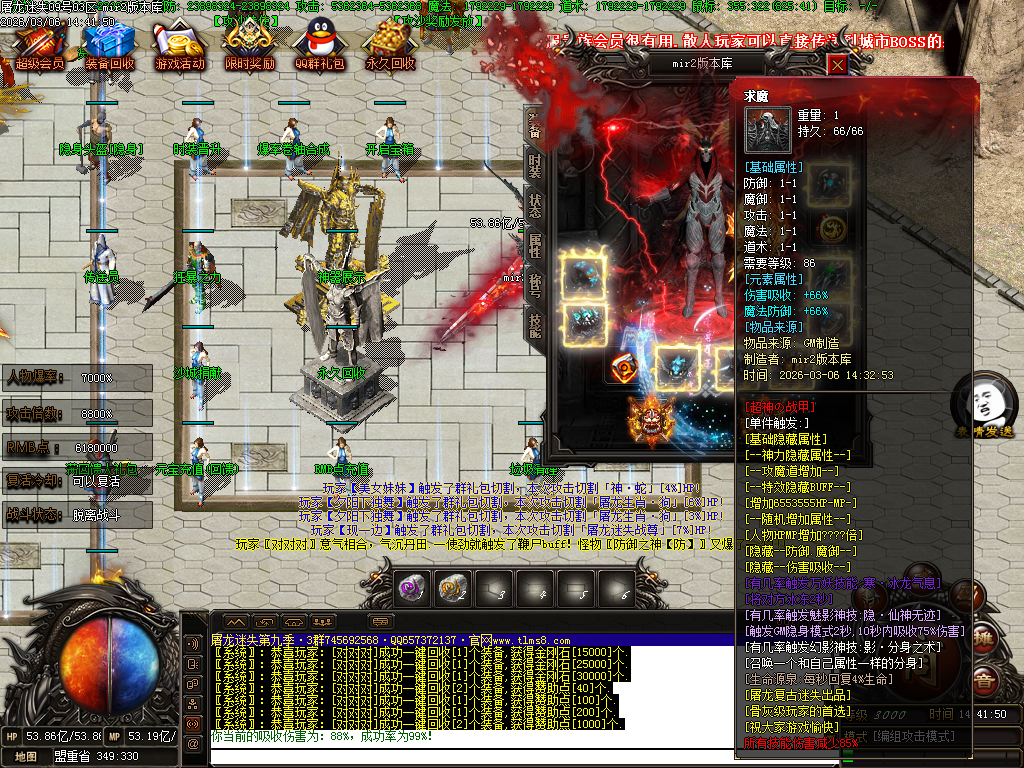This screenshot has width=1024, height=768.
Task: Use the purple spiral stone in hotbar slot 1
Action: click(x=411, y=589)
